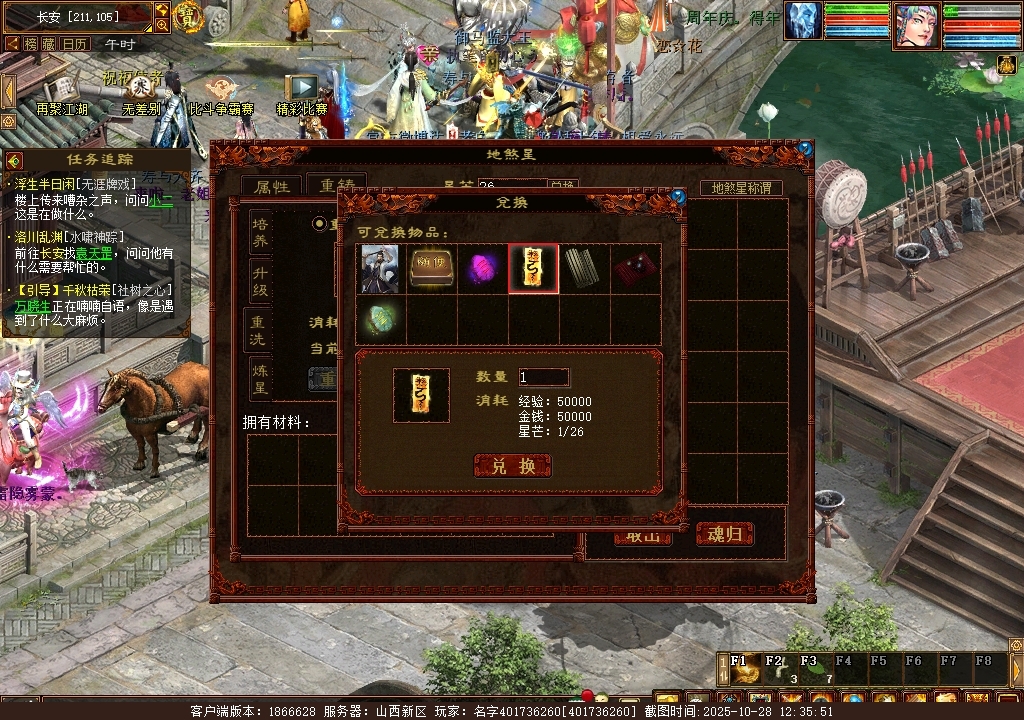Click the 魂归 button
Viewport: 1024px width, 720px height.
pos(724,534)
